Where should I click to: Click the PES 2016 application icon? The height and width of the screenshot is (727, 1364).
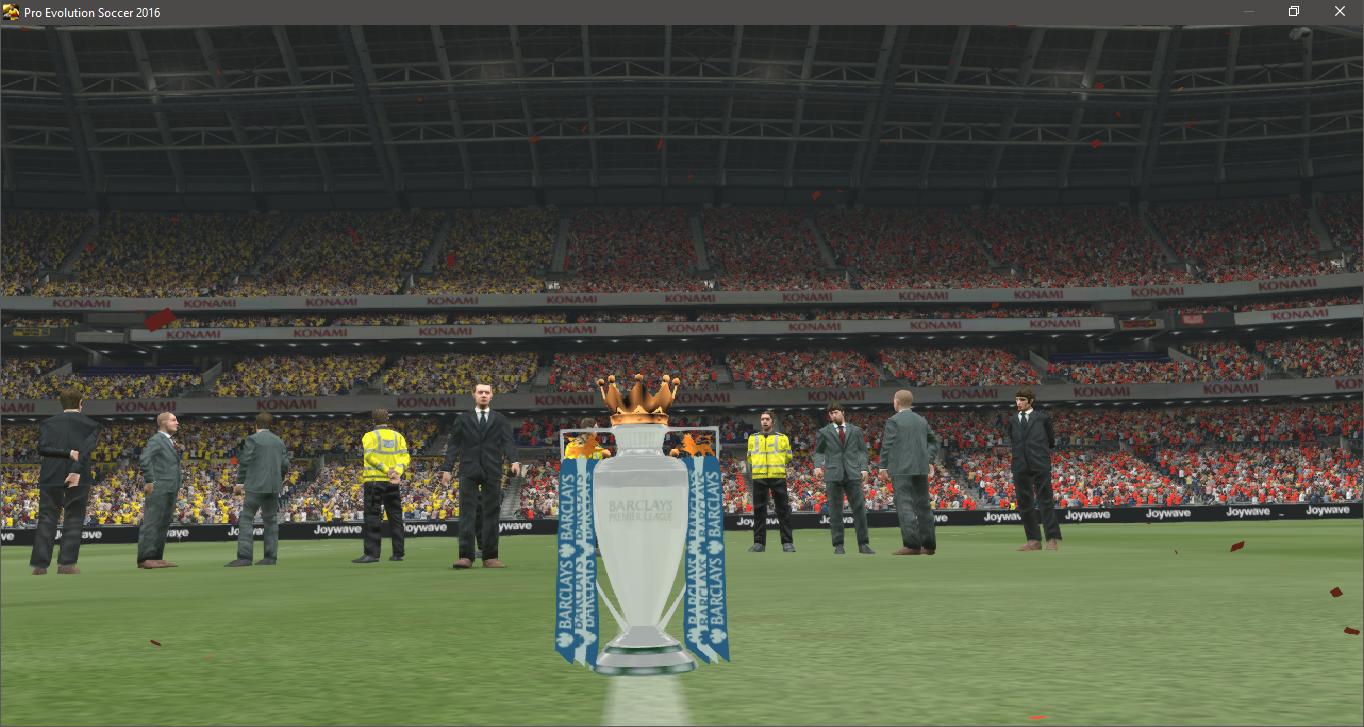pyautogui.click(x=12, y=11)
